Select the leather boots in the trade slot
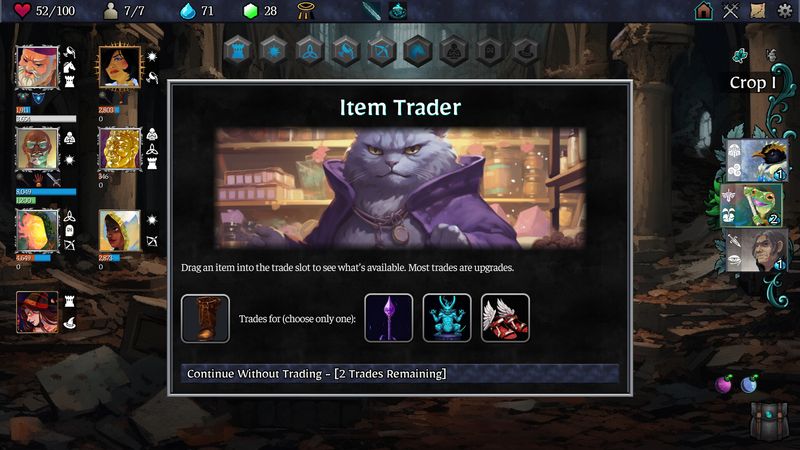Image resolution: width=800 pixels, height=450 pixels. pyautogui.click(x=205, y=318)
